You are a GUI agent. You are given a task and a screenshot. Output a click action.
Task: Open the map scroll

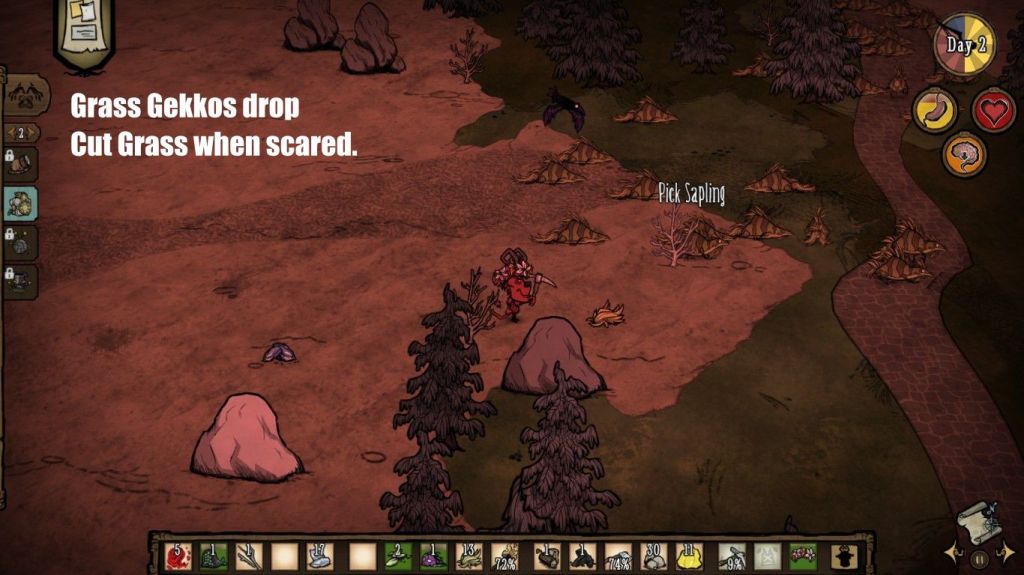(x=978, y=523)
